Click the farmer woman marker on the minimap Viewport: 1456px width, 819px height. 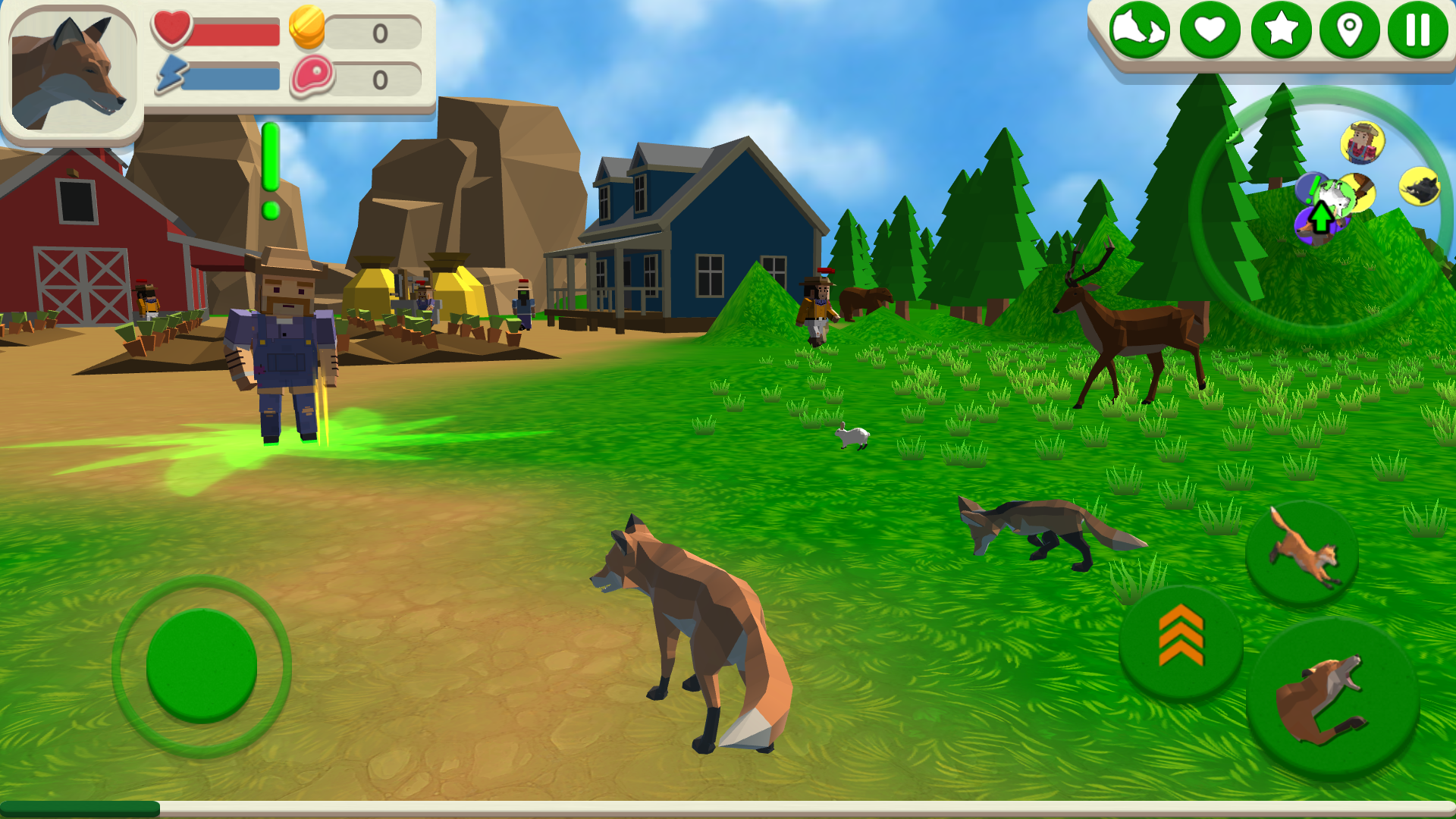click(x=1361, y=142)
